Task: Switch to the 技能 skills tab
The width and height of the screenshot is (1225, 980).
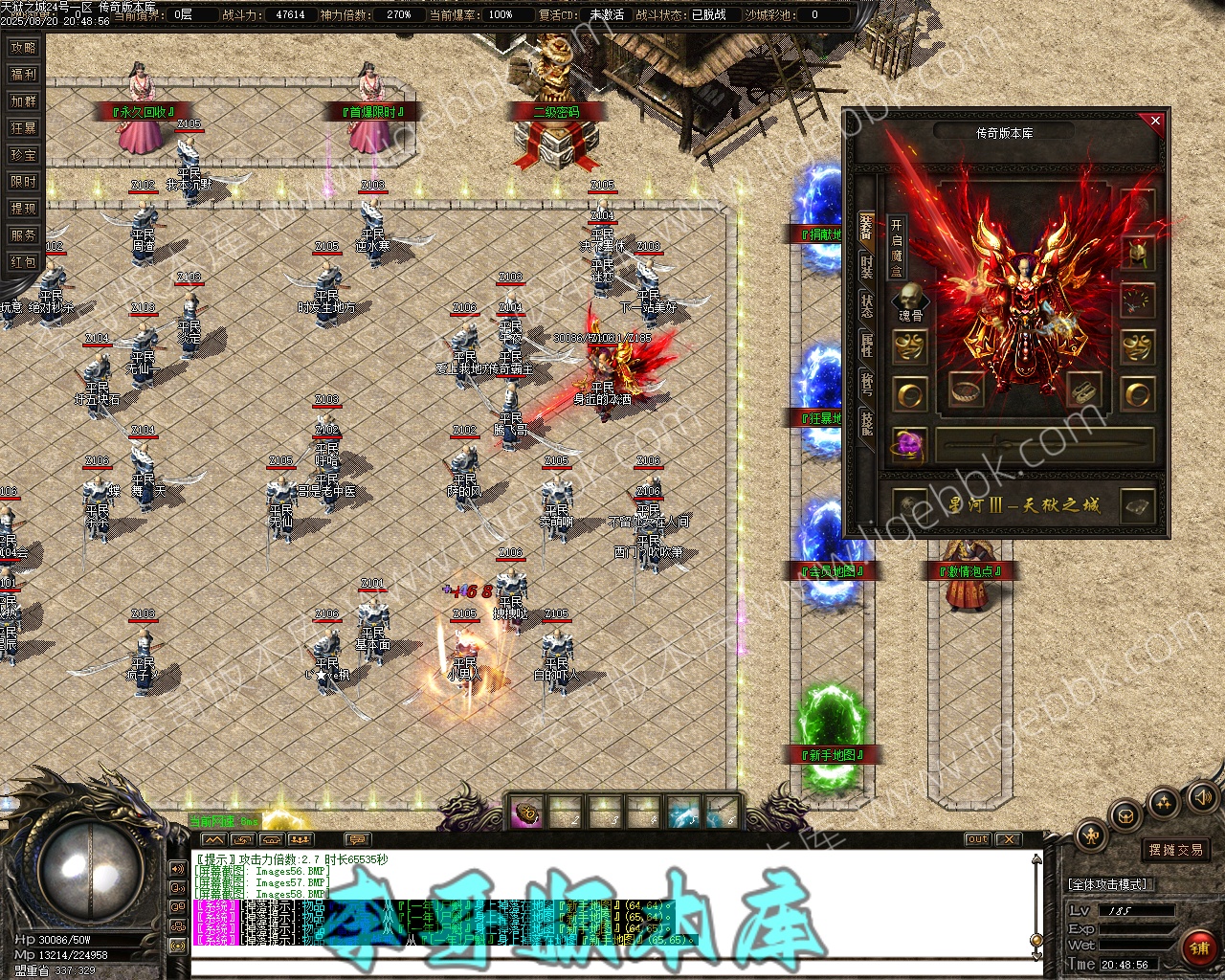Action: tap(866, 422)
